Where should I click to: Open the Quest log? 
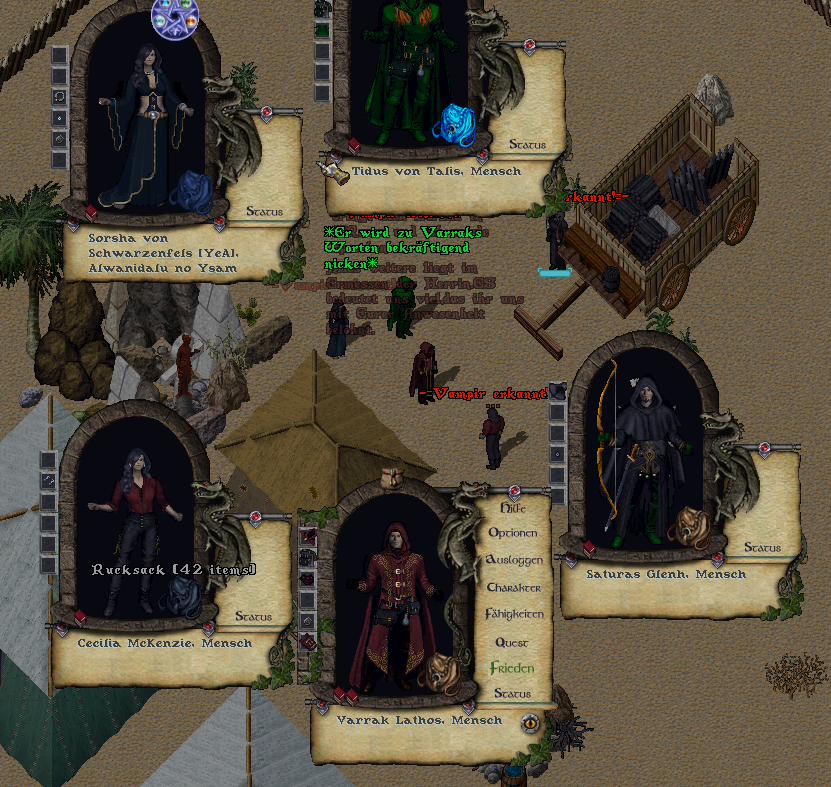[512, 642]
